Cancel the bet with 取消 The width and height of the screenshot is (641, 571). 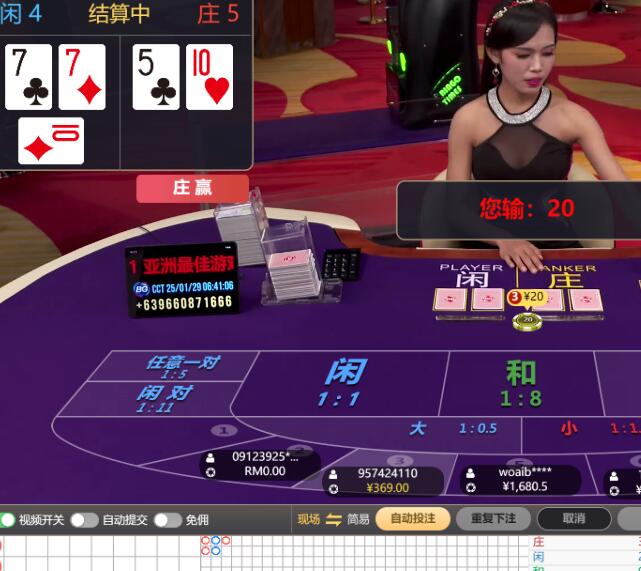[x=573, y=519]
